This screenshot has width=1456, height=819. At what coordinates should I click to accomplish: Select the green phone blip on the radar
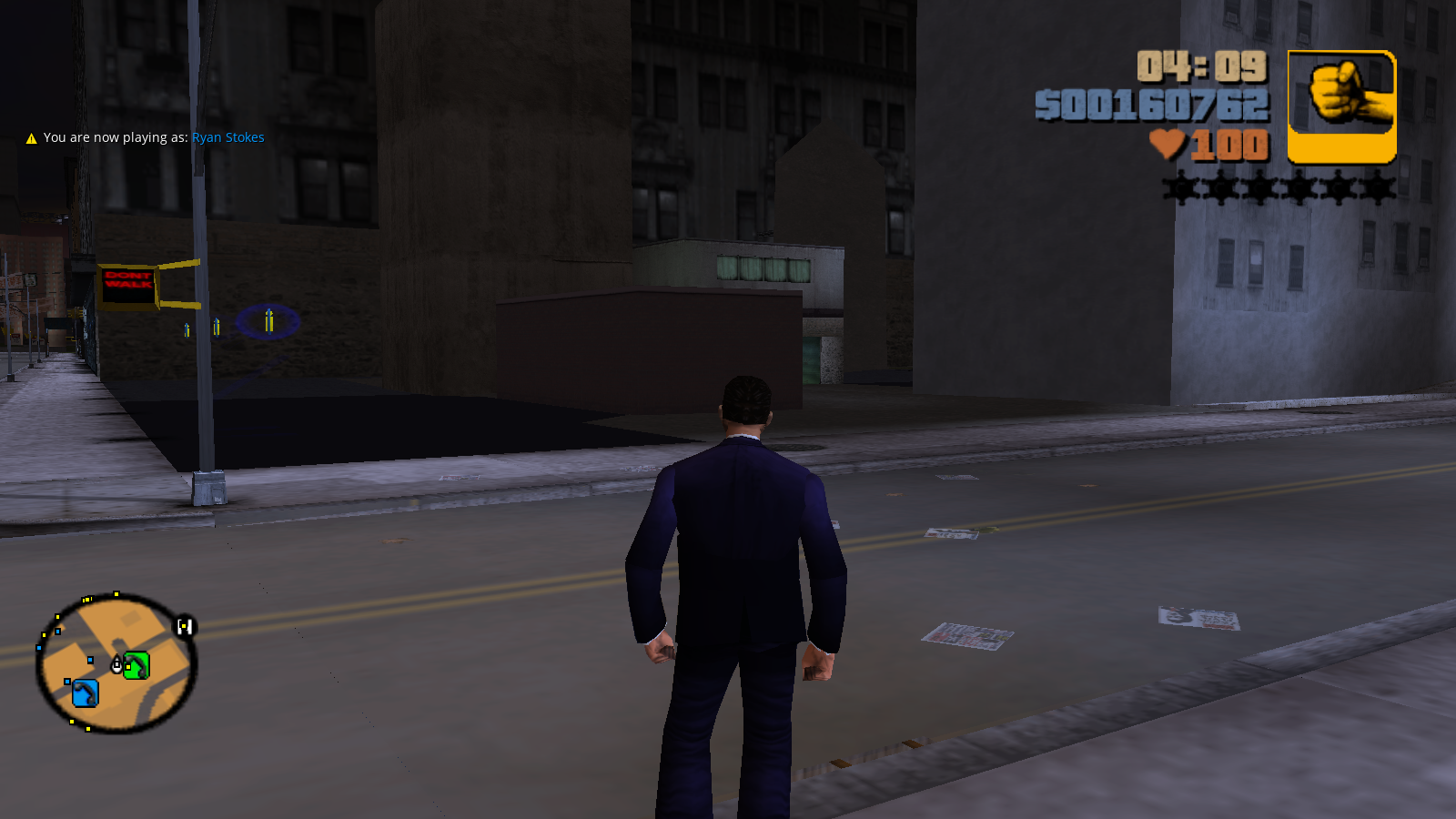click(x=136, y=666)
